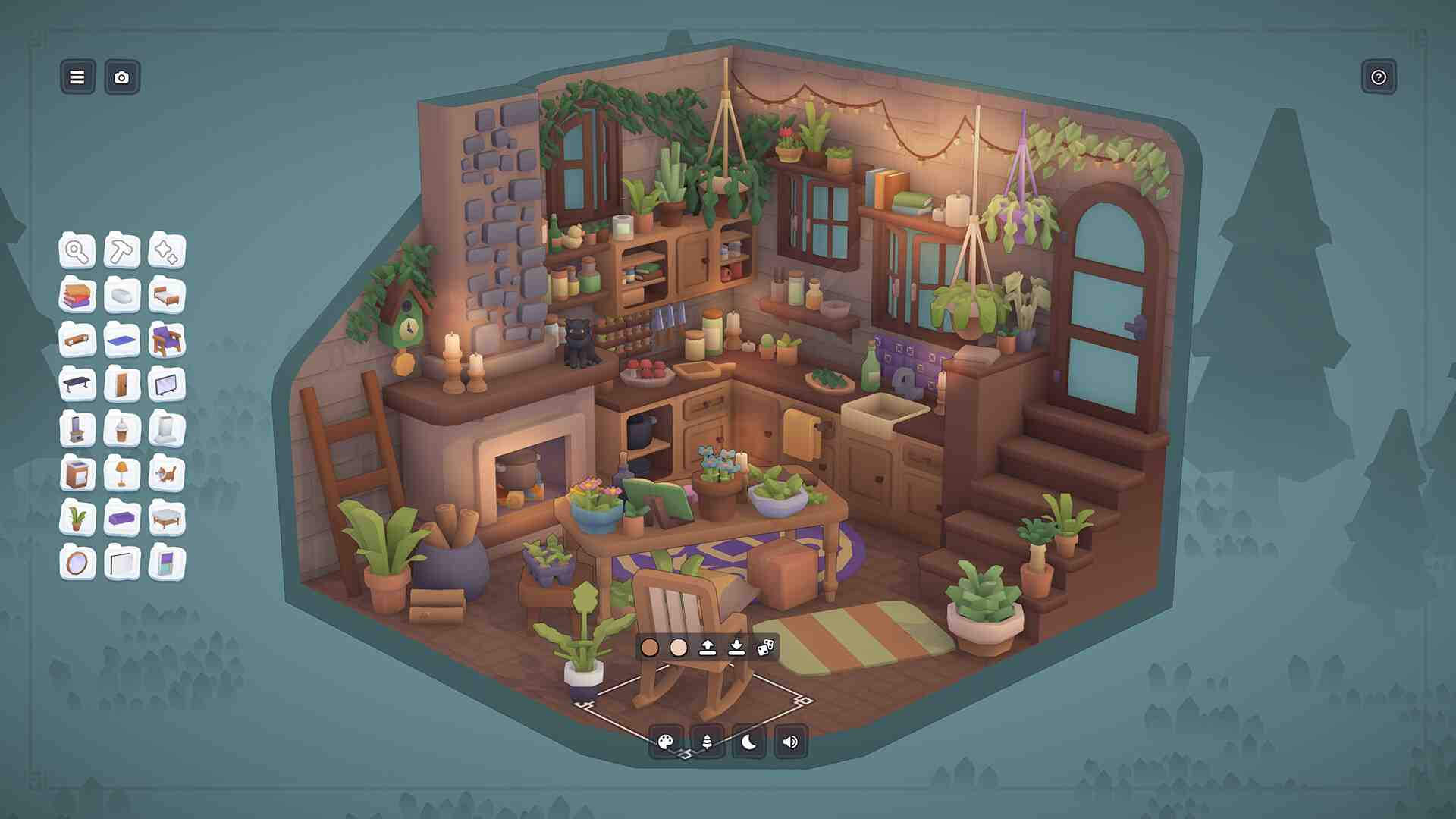
Task: Toggle sound with the speaker button
Action: pyautogui.click(x=790, y=742)
